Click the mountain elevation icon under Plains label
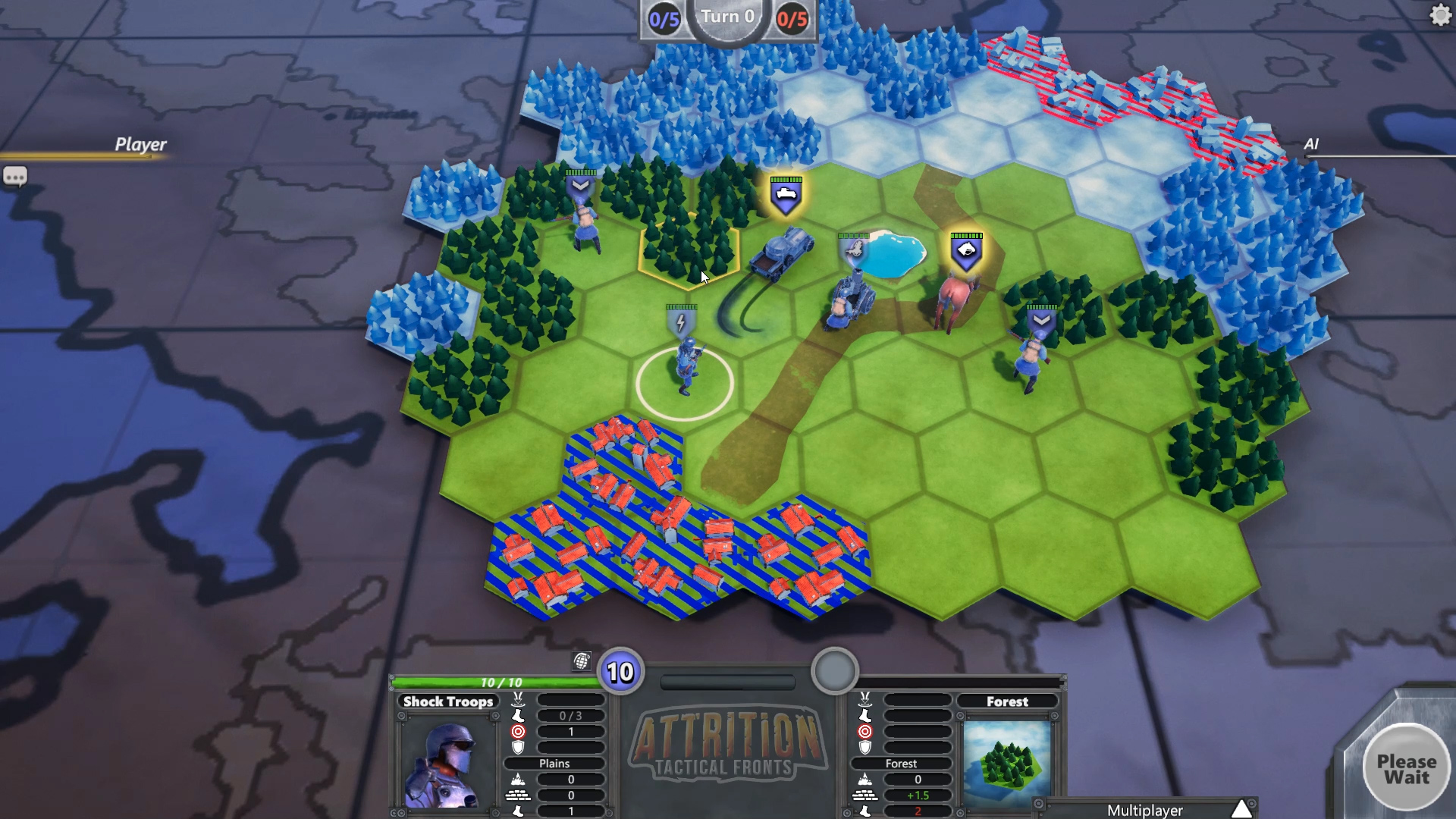This screenshot has height=819, width=1456. [x=516, y=778]
